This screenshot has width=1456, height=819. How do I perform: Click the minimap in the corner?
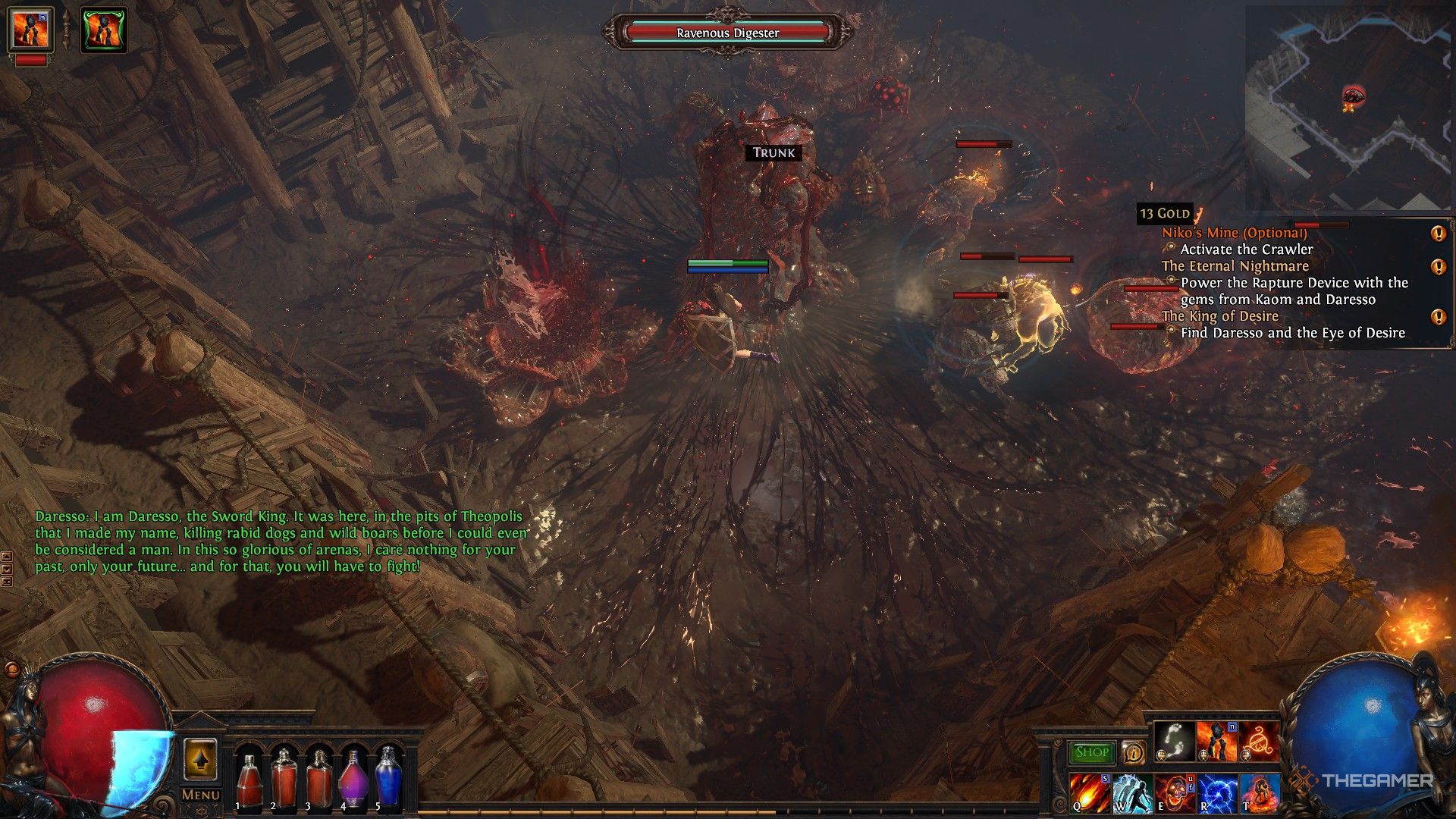[1348, 107]
